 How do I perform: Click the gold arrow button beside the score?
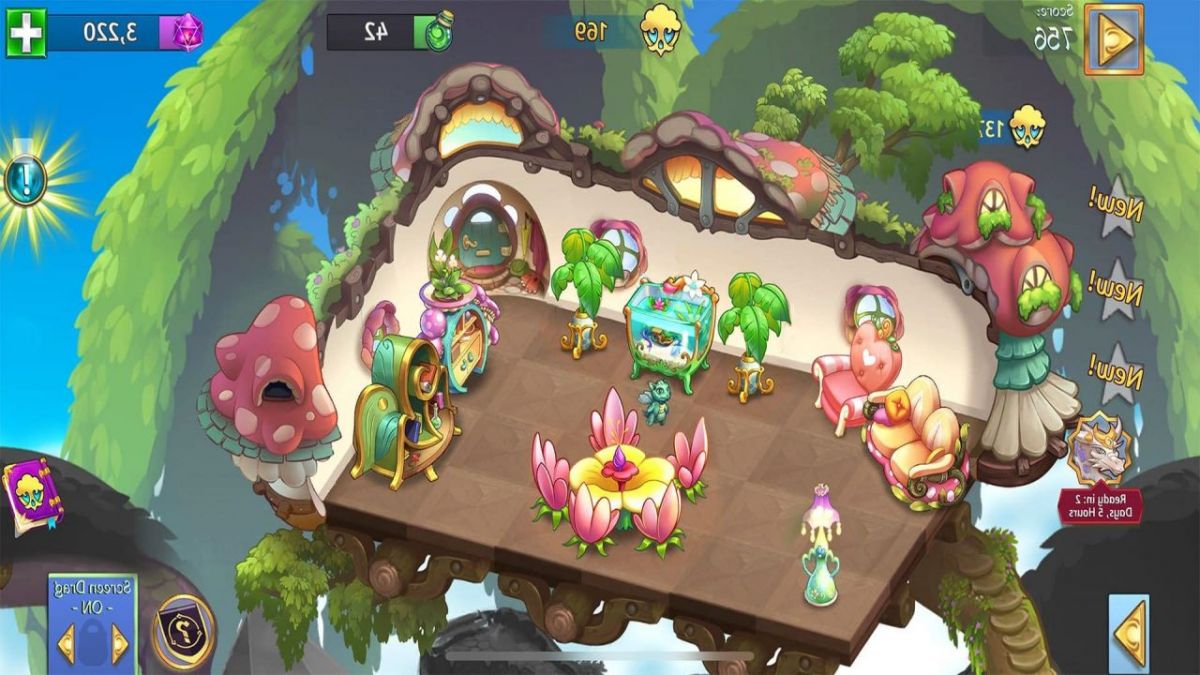1114,39
